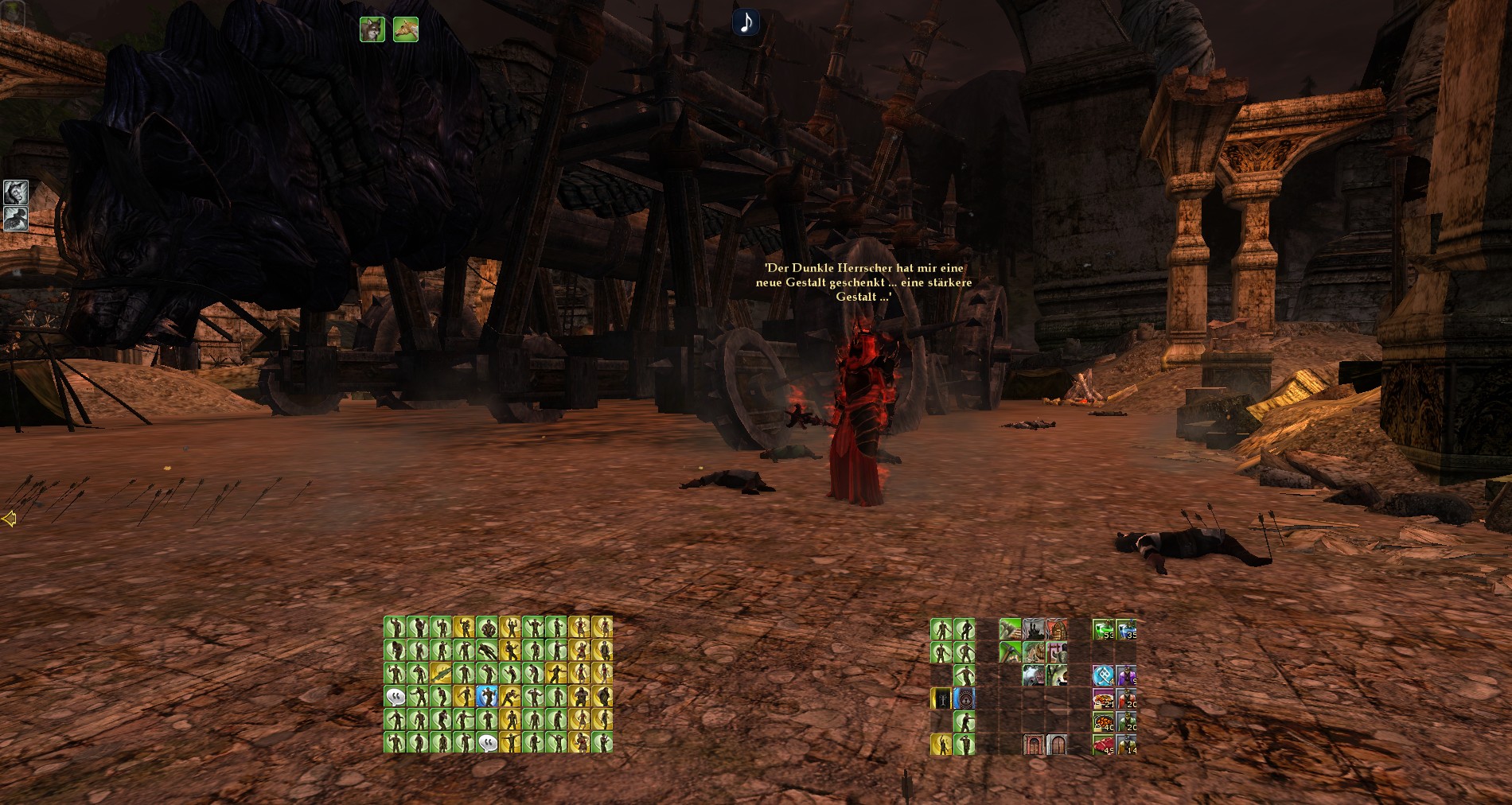Use the purple-robed figure item
The image size is (1512, 805).
tap(1126, 676)
